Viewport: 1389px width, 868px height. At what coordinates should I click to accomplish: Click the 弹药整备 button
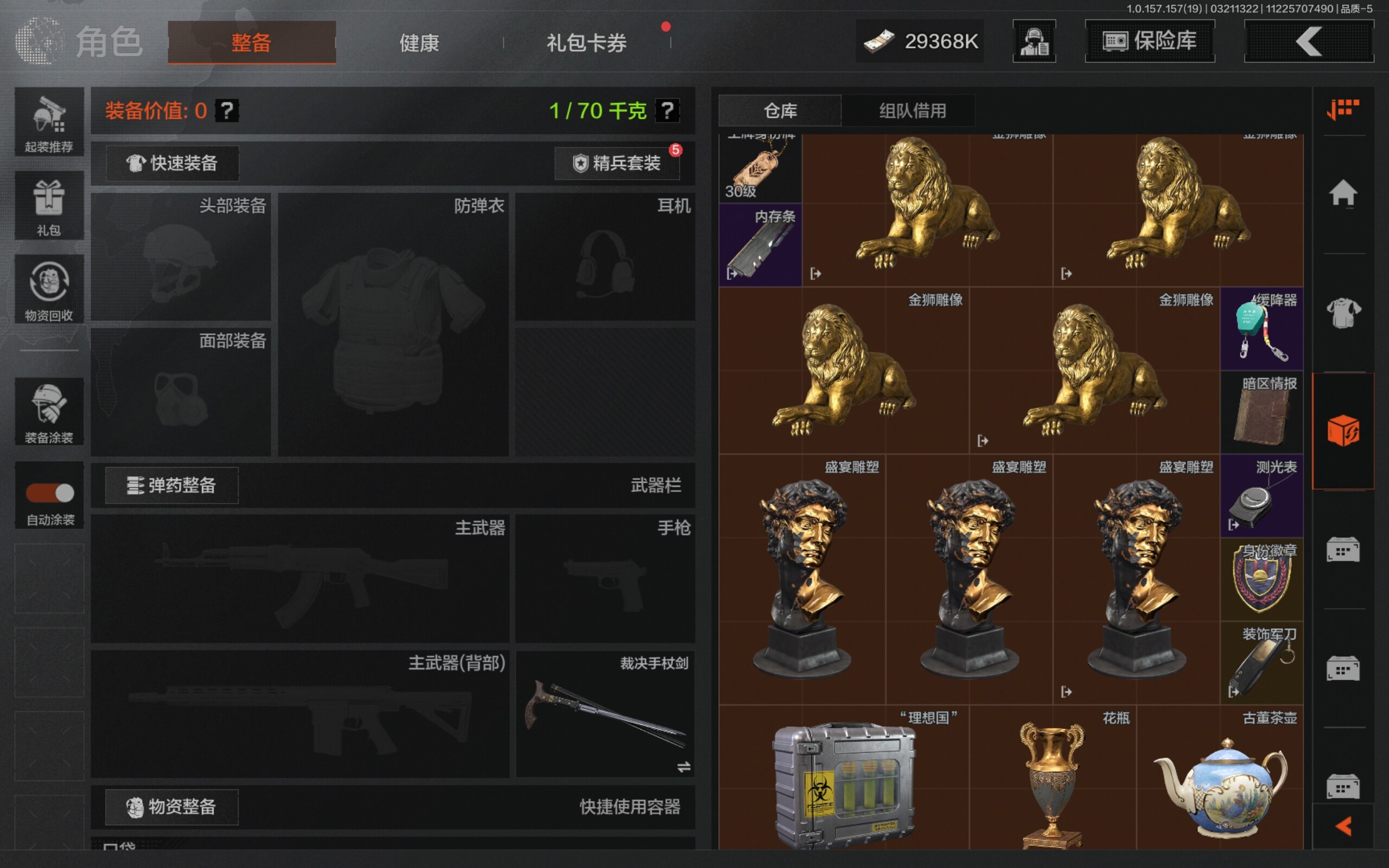171,486
